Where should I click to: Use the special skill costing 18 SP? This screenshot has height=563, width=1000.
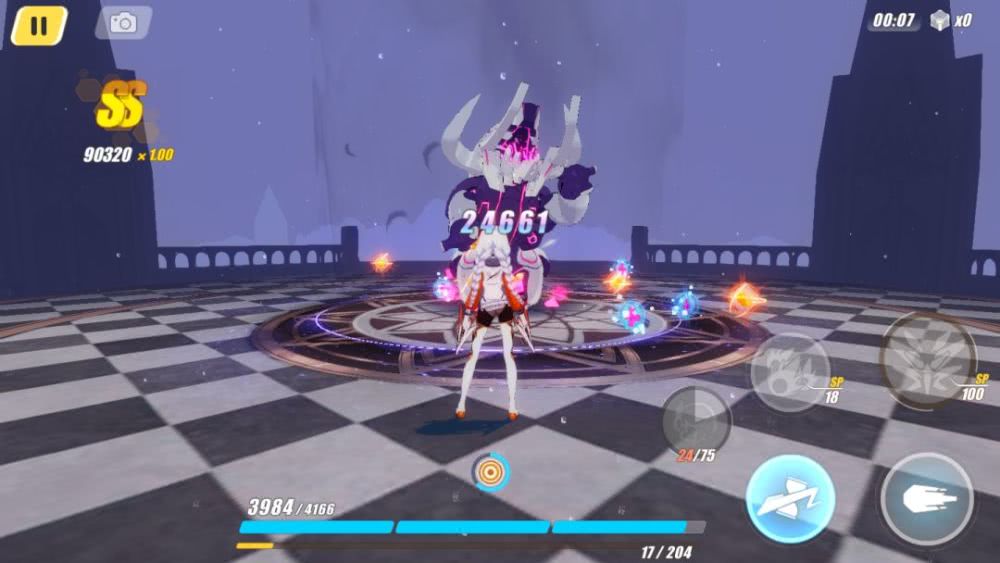[790, 372]
